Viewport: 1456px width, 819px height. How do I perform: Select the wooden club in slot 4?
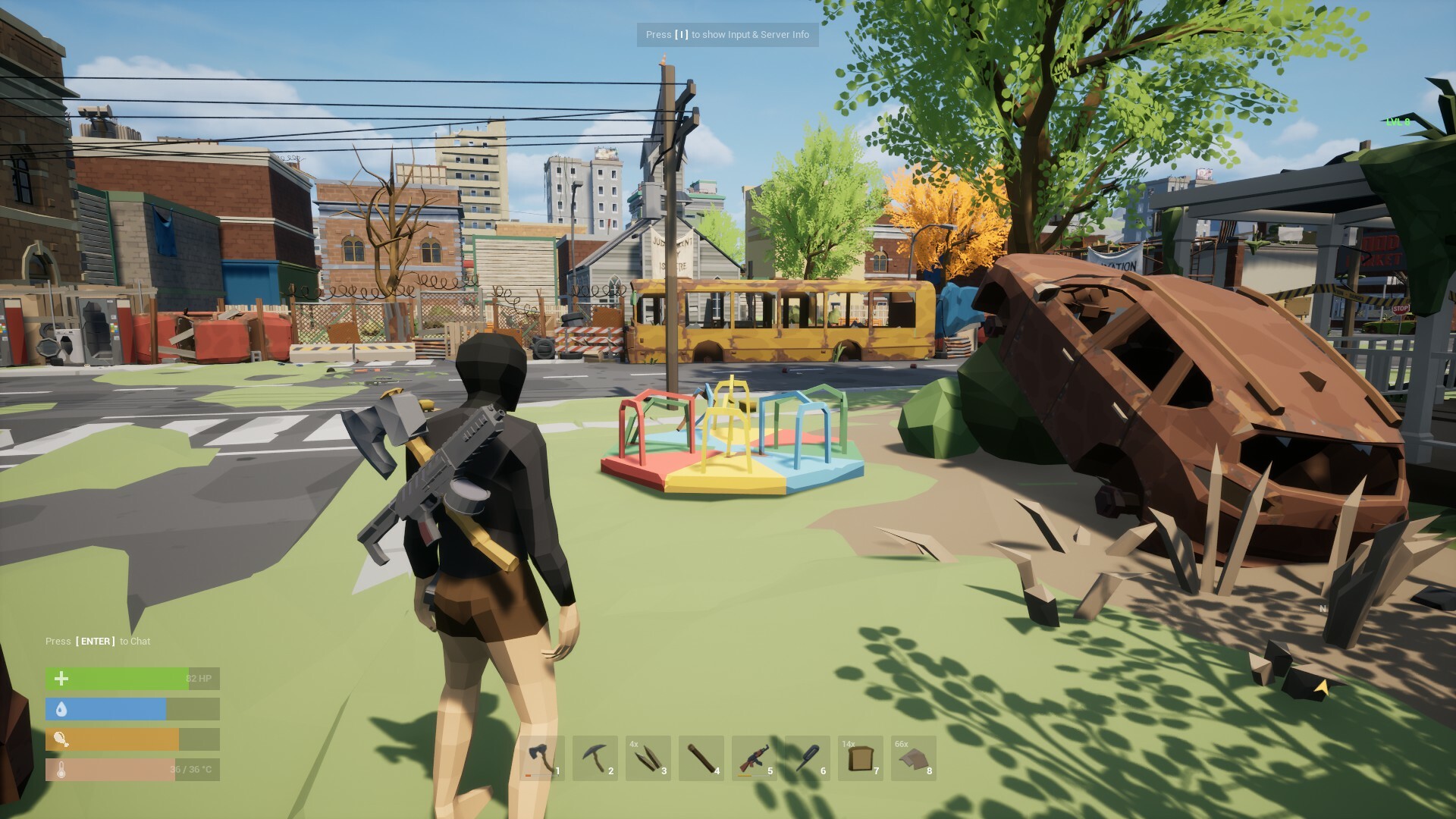[x=701, y=758]
